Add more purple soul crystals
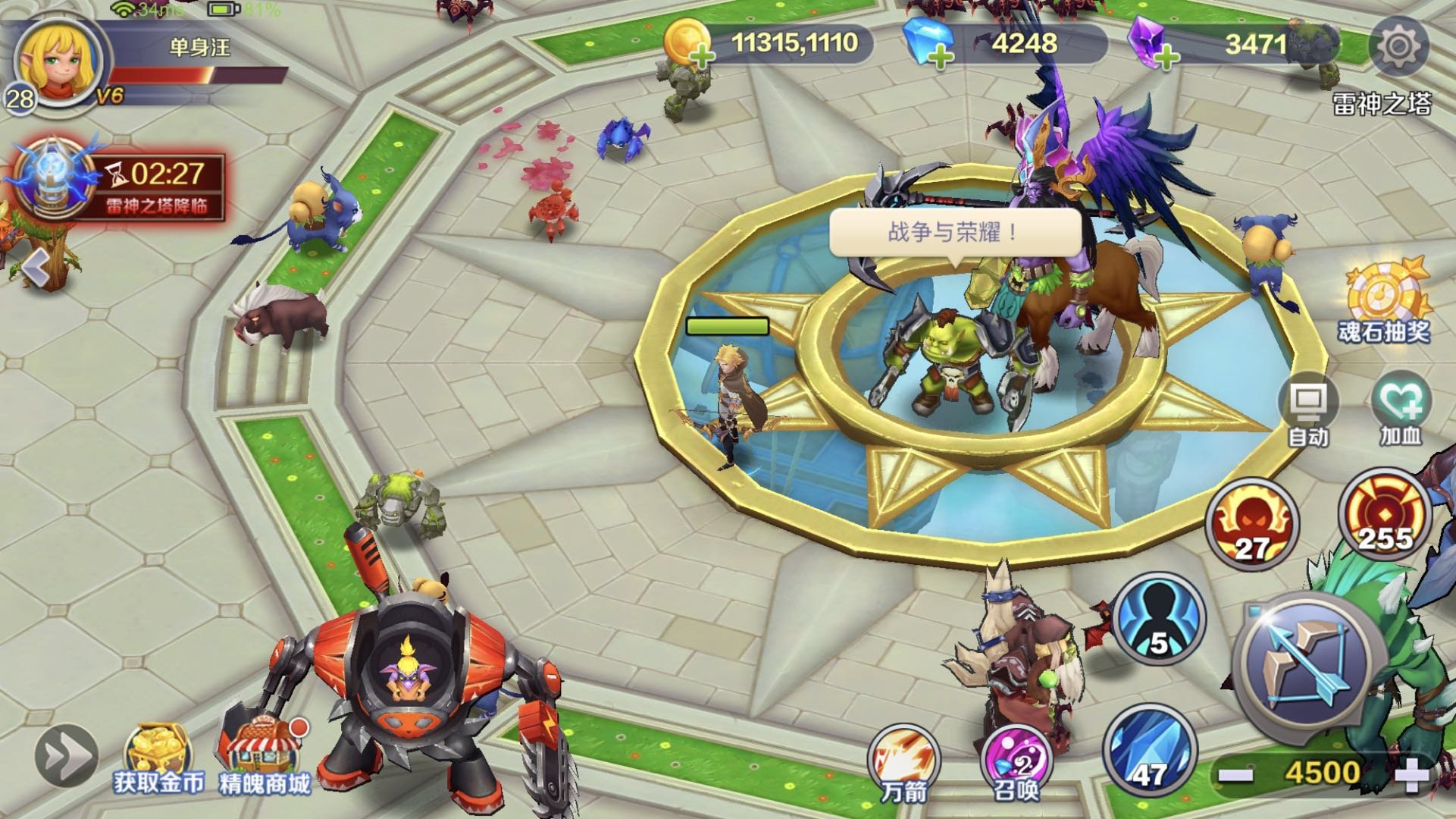1456x819 pixels. coord(1166,55)
